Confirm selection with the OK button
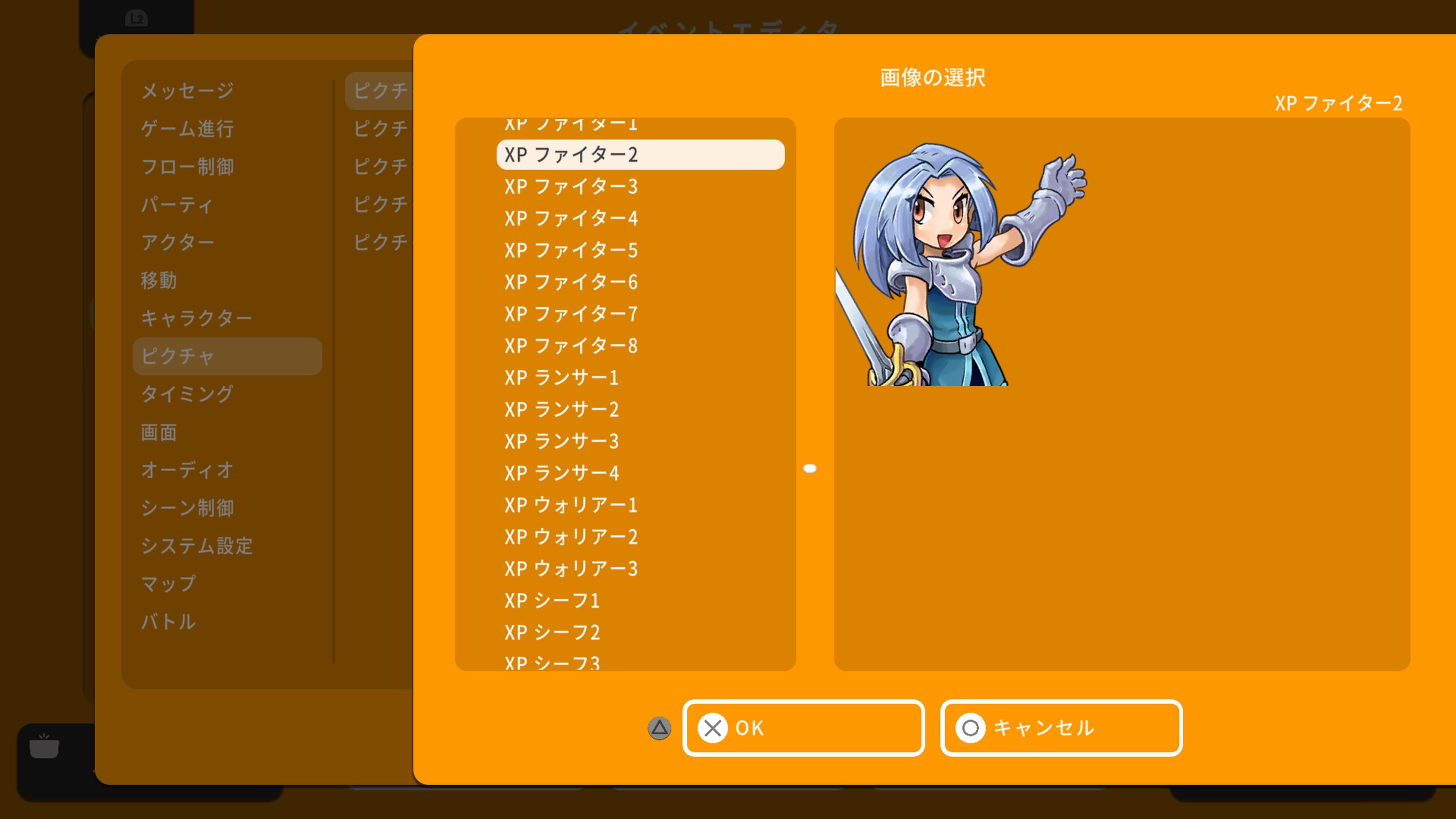 tap(803, 728)
